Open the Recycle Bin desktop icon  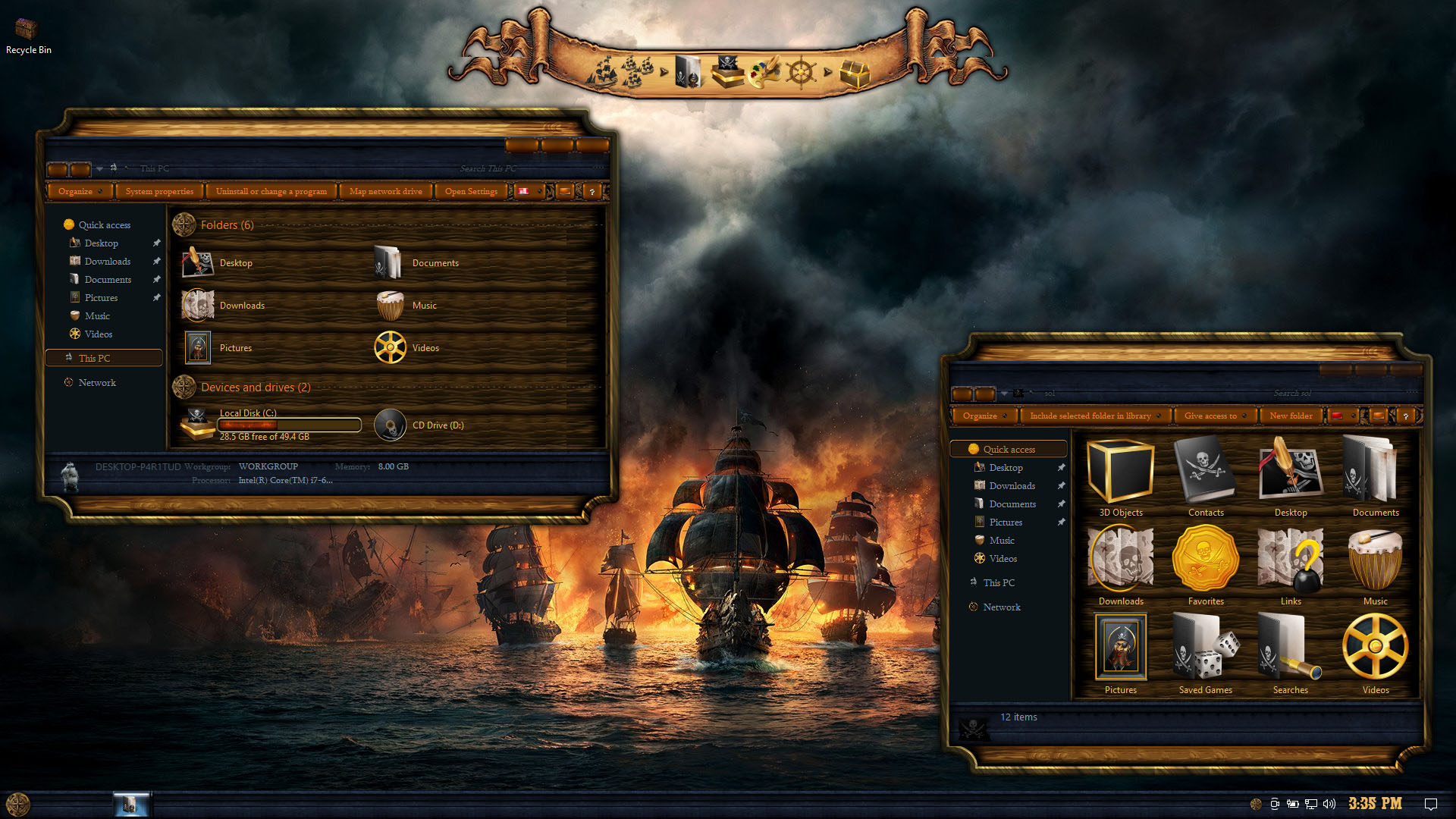[x=27, y=34]
